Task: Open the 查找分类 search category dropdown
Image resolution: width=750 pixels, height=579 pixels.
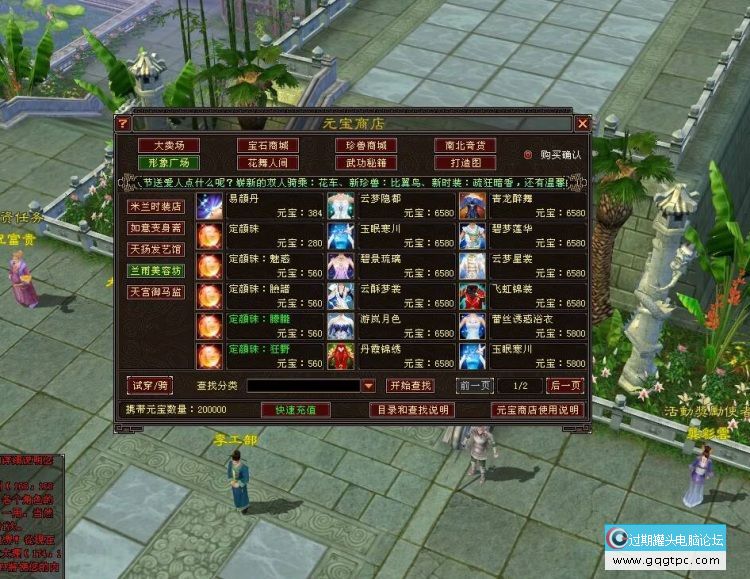Action: (368, 386)
